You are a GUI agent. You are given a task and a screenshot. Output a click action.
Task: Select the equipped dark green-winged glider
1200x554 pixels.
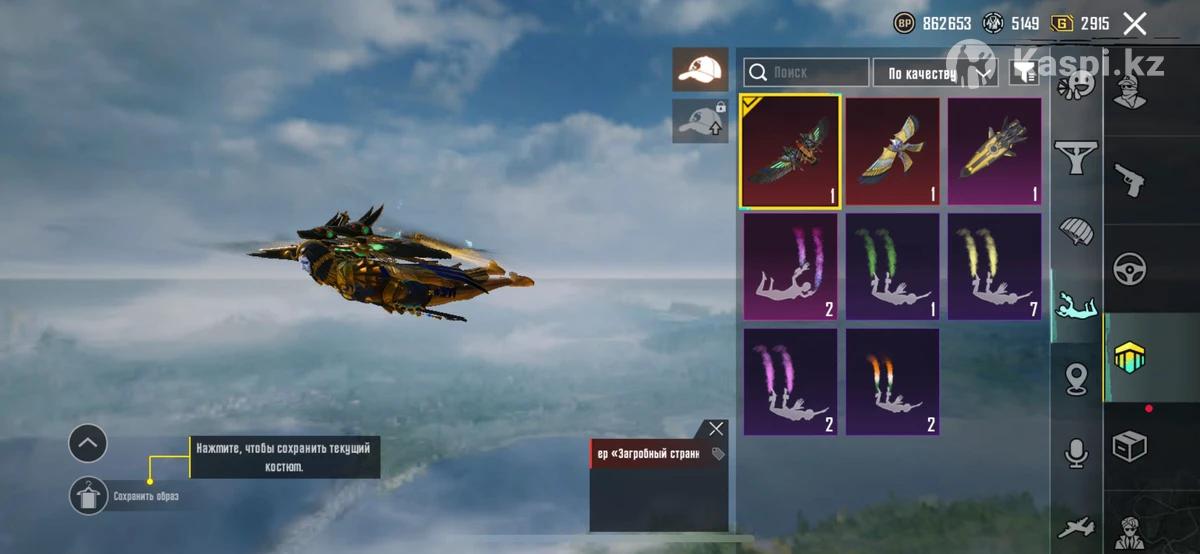790,151
